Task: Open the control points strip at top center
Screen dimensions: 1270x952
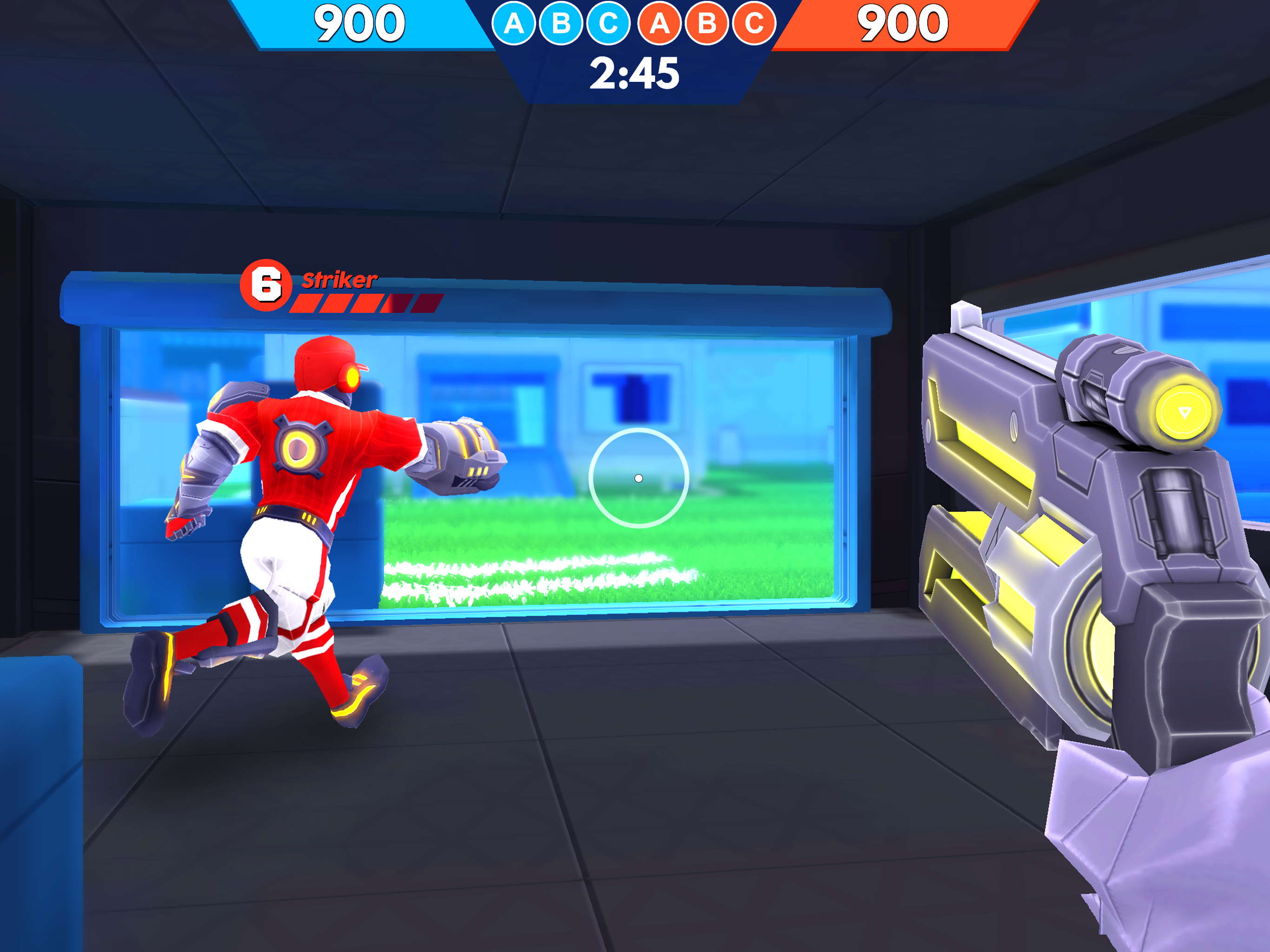Action: point(635,24)
